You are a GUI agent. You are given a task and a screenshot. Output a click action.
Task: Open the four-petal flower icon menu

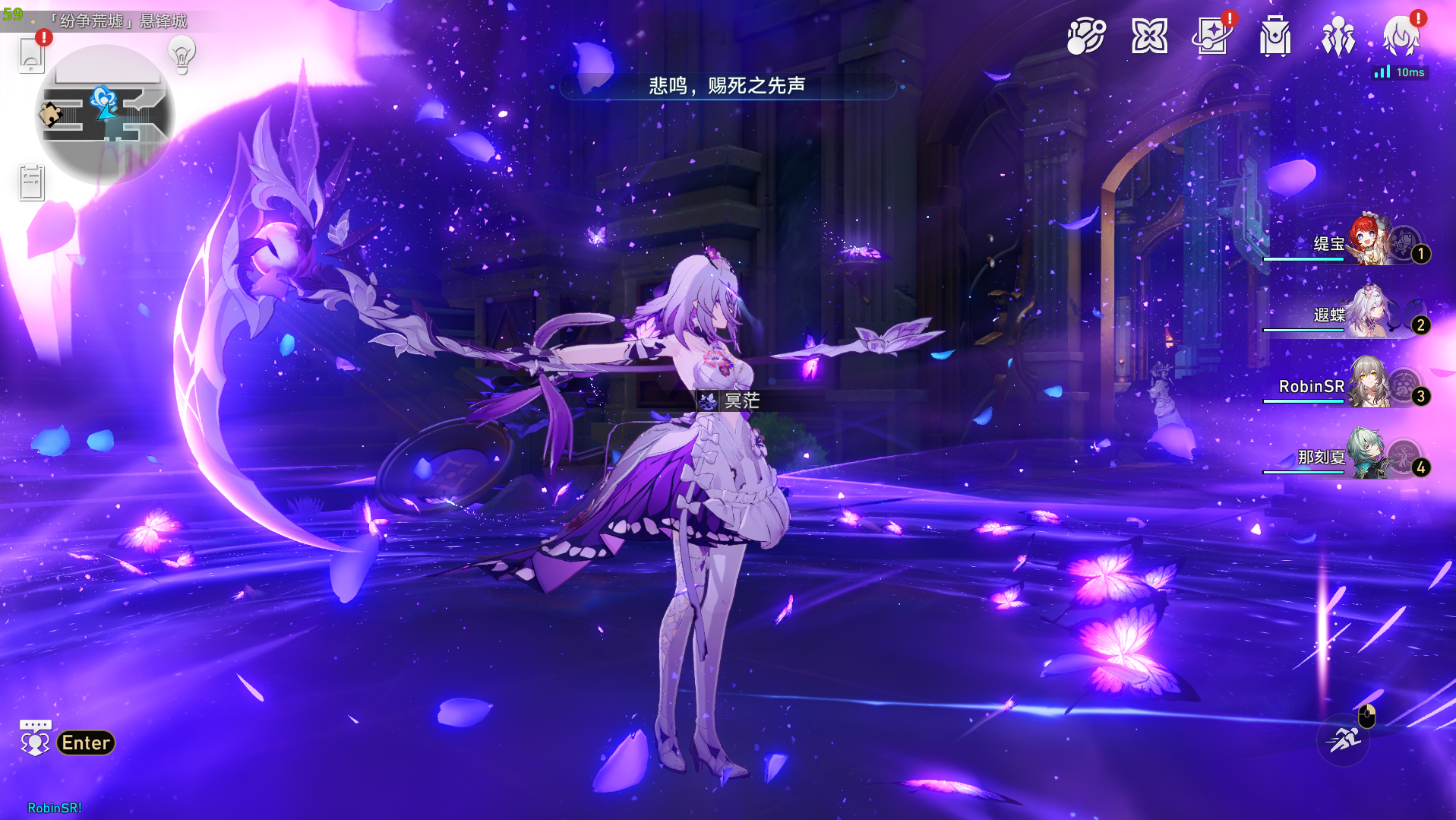[1149, 36]
